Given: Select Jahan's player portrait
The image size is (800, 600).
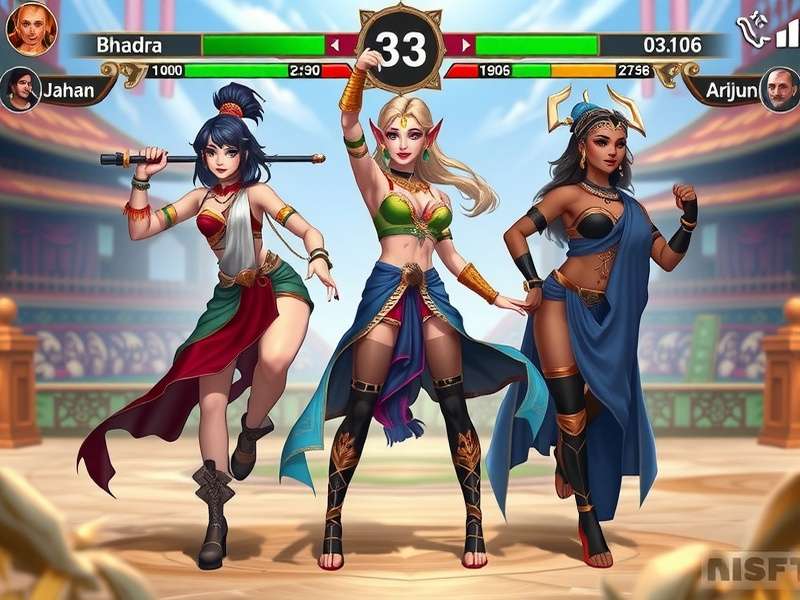Looking at the screenshot, I should [20, 89].
